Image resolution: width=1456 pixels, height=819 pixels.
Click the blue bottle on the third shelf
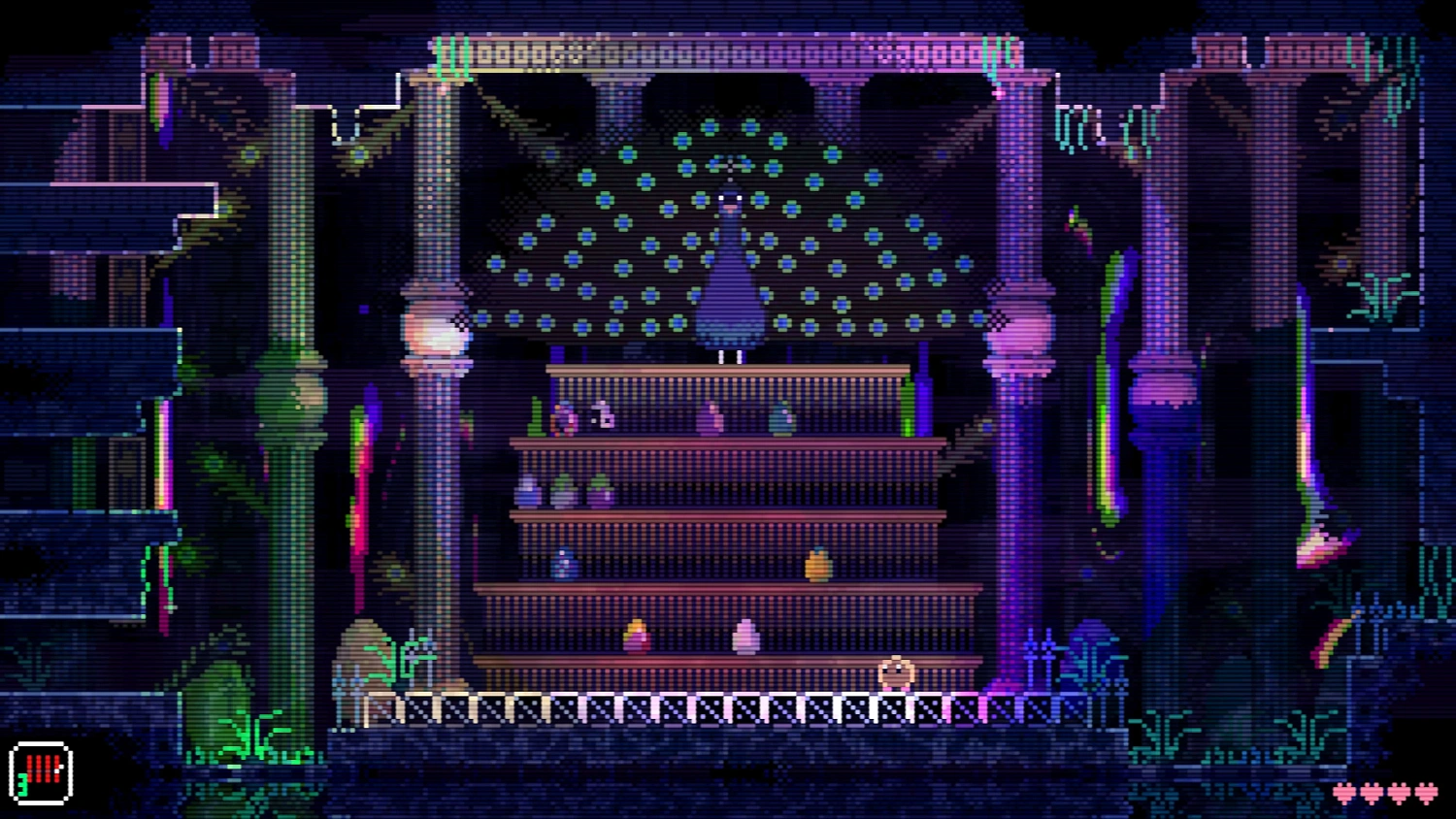(x=565, y=565)
